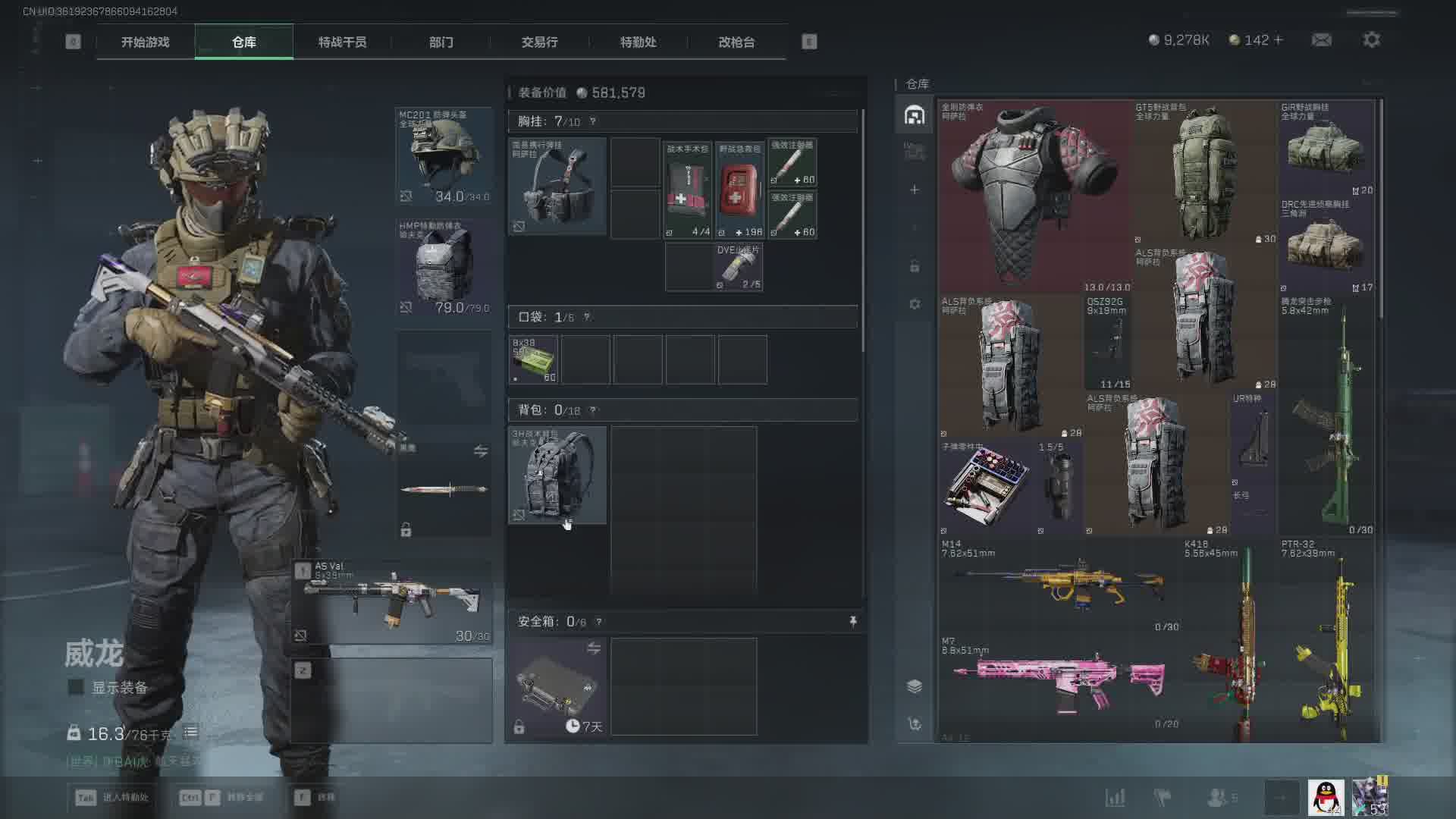Select the MC201 helmet equipment slot
The image size is (1456, 819).
pyautogui.click(x=444, y=156)
